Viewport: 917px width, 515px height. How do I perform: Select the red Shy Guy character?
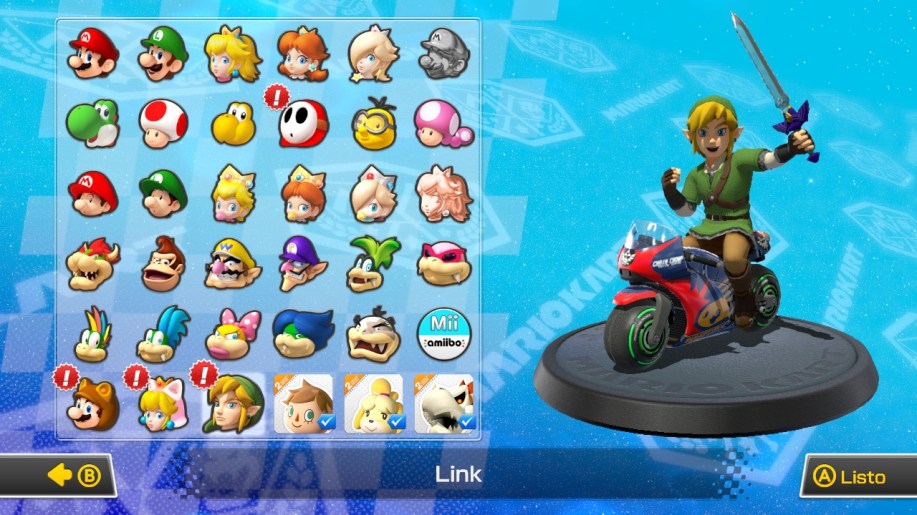tap(302, 124)
